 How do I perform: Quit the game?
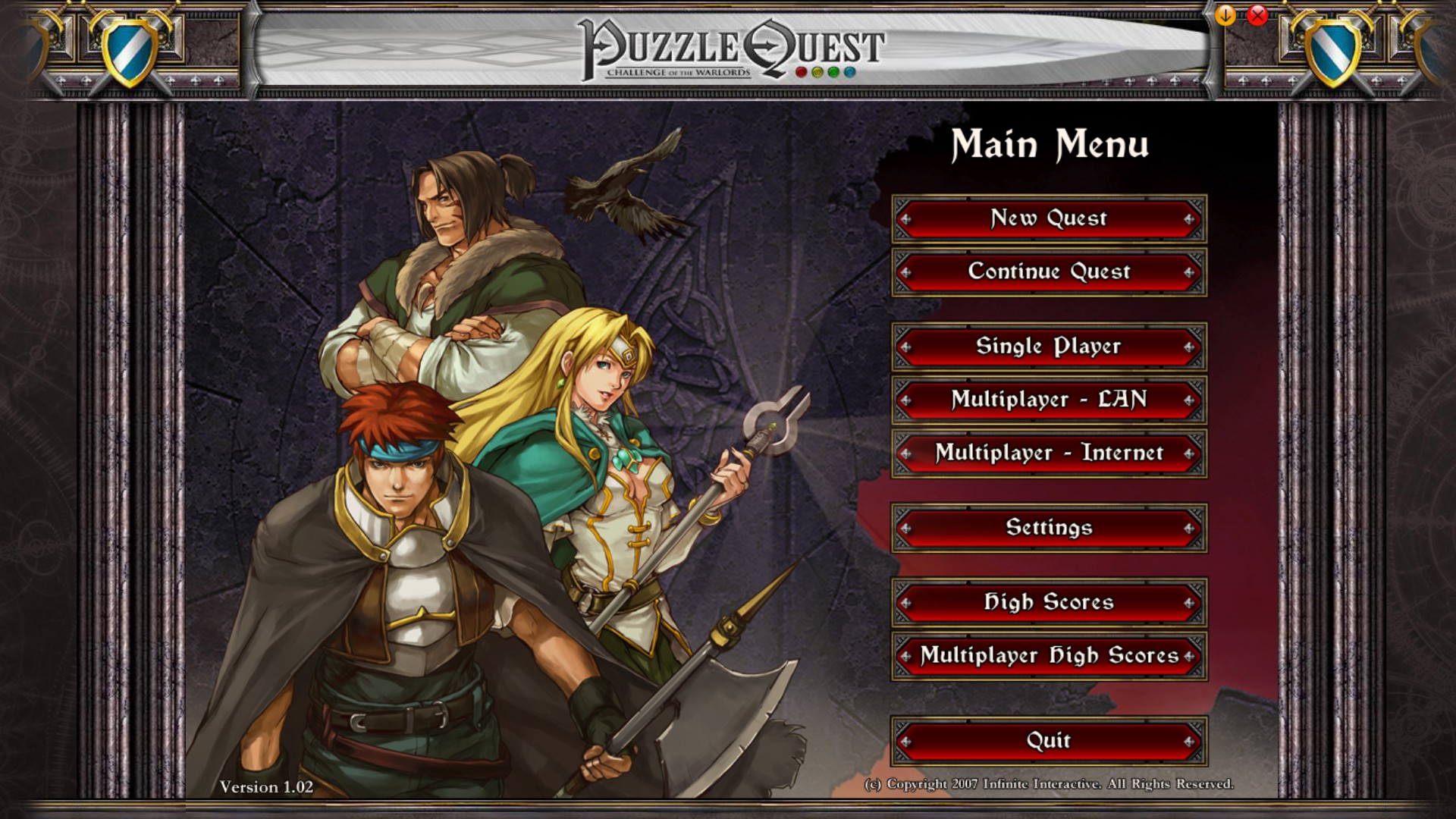pyautogui.click(x=1049, y=741)
